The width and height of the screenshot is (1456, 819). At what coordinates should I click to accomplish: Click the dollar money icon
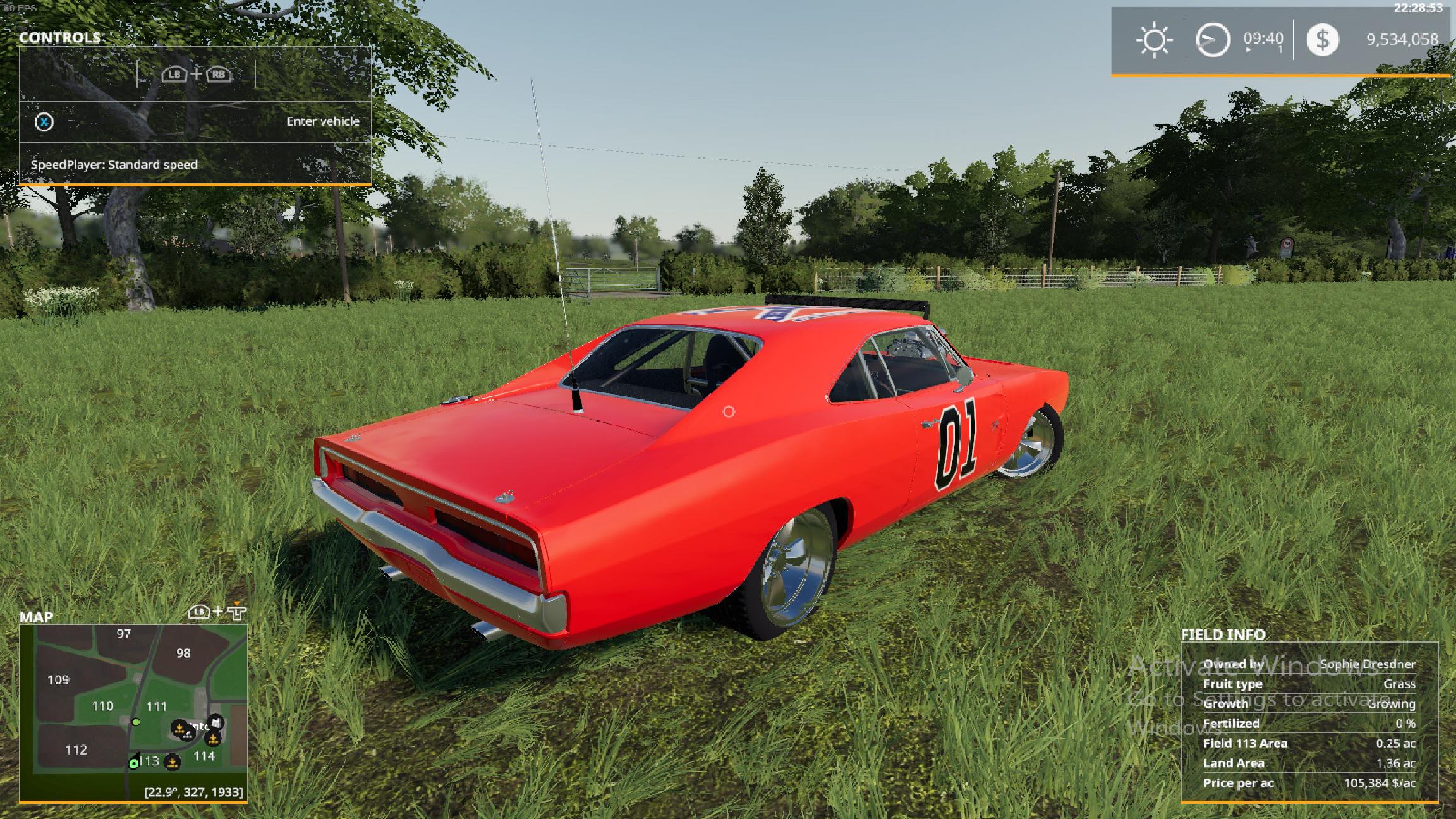[1322, 40]
